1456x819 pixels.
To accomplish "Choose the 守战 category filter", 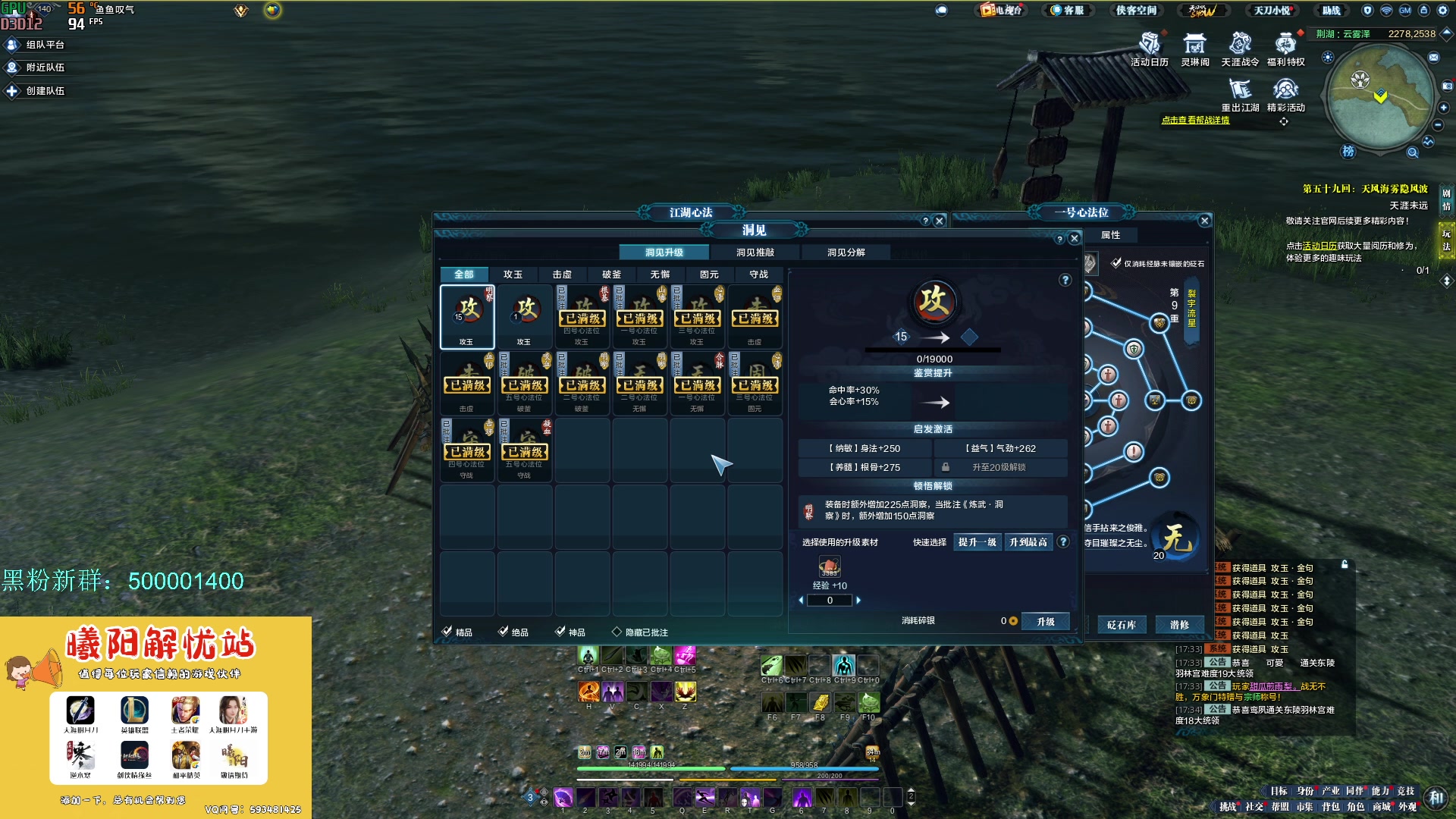I will (x=758, y=275).
